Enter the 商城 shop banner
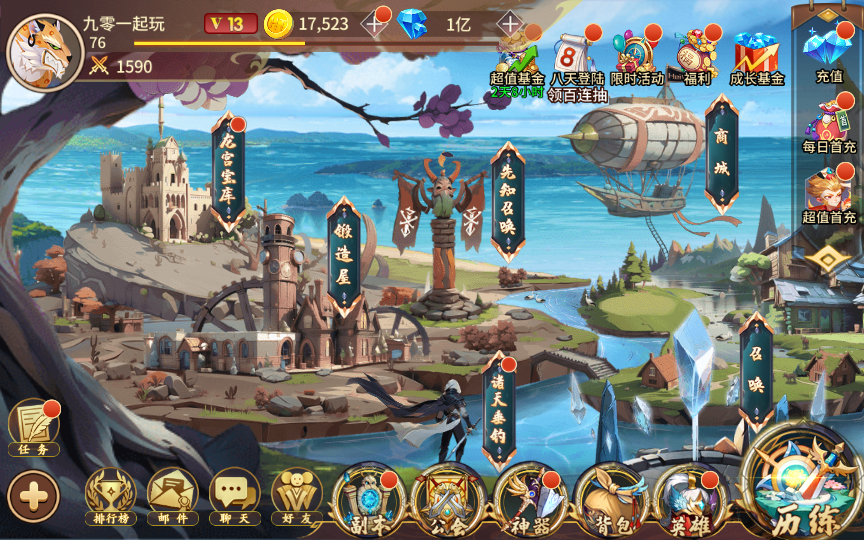 pos(721,155)
